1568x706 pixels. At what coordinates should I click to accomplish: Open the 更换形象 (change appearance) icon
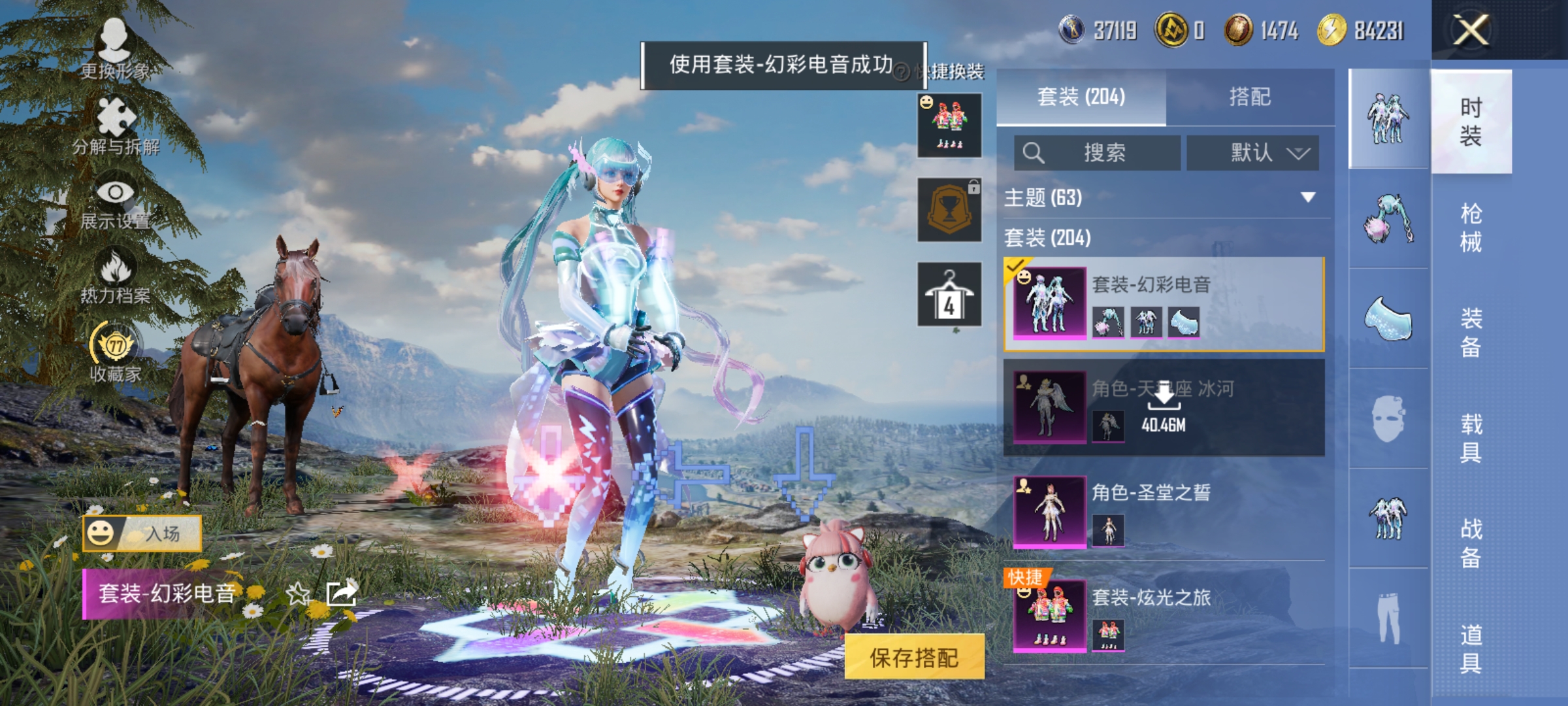[x=114, y=46]
